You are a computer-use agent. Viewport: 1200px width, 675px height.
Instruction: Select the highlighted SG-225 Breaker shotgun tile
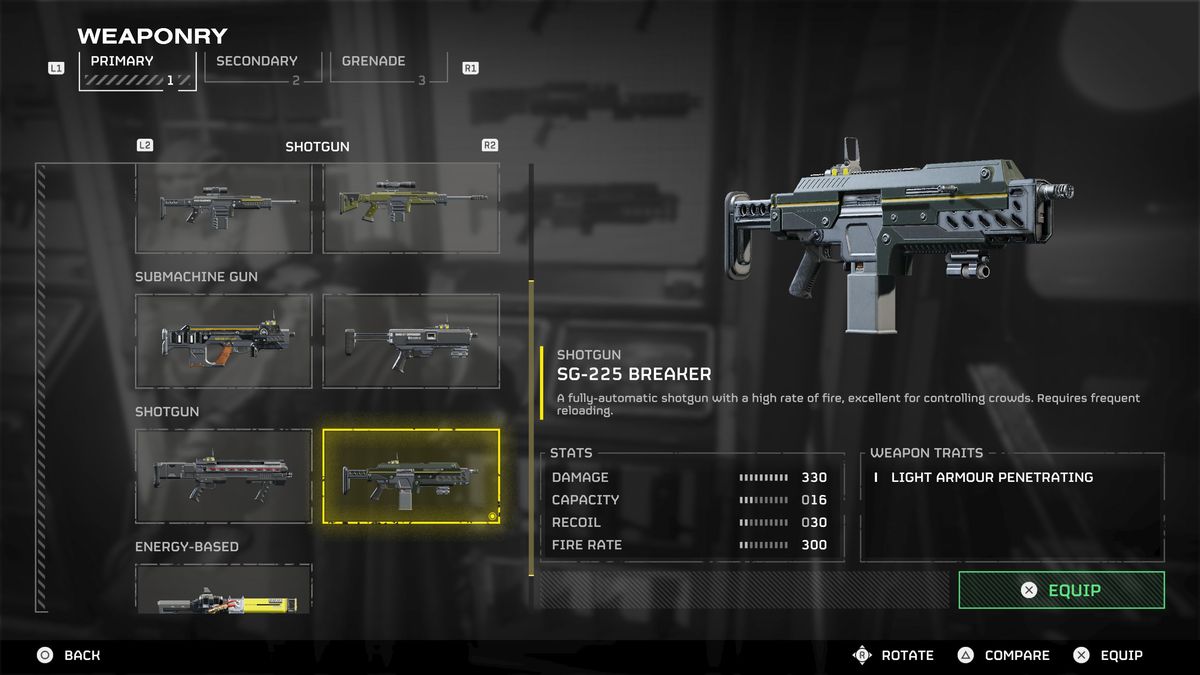coord(411,476)
